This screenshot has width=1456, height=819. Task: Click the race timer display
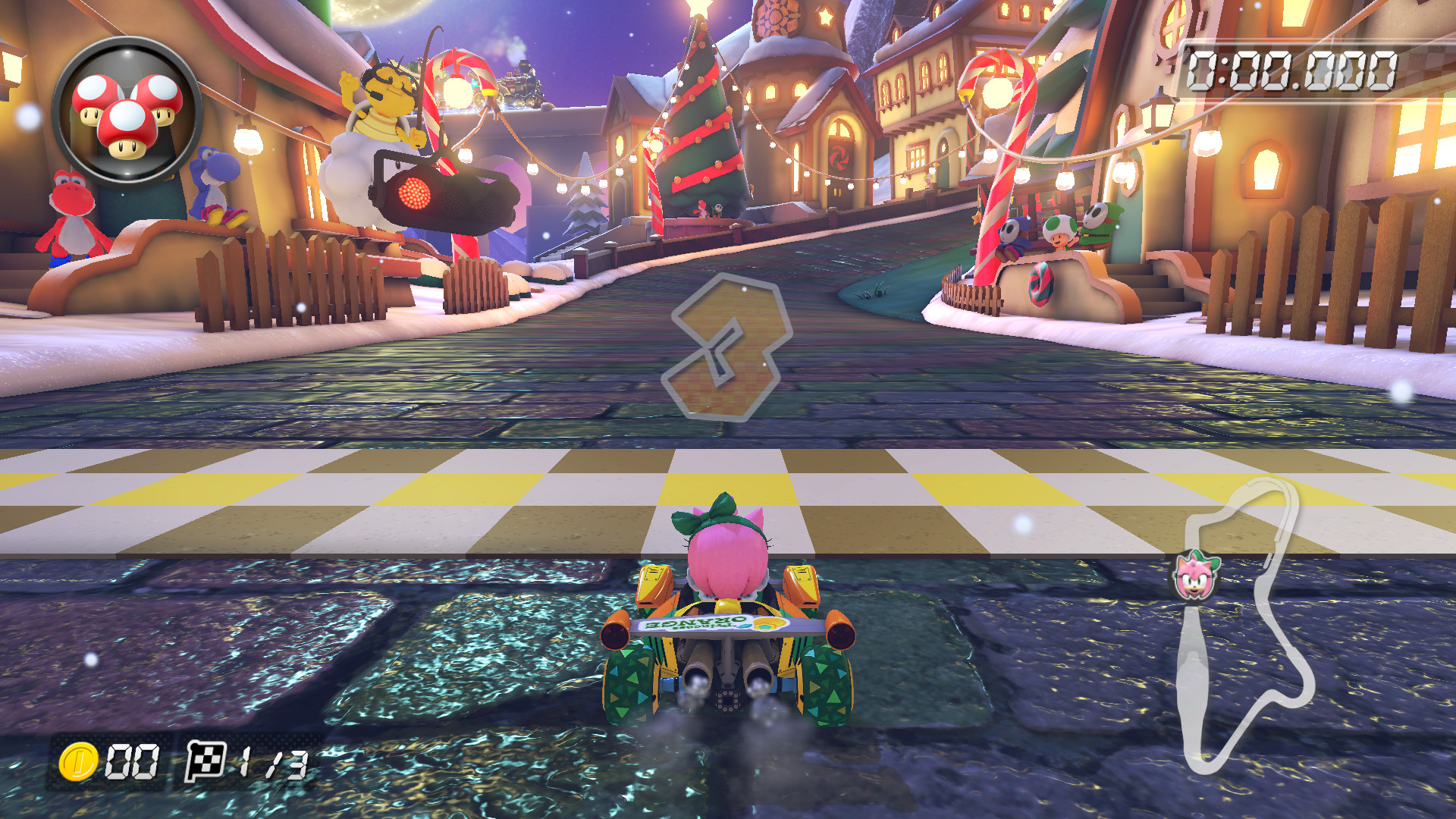pos(1291,71)
